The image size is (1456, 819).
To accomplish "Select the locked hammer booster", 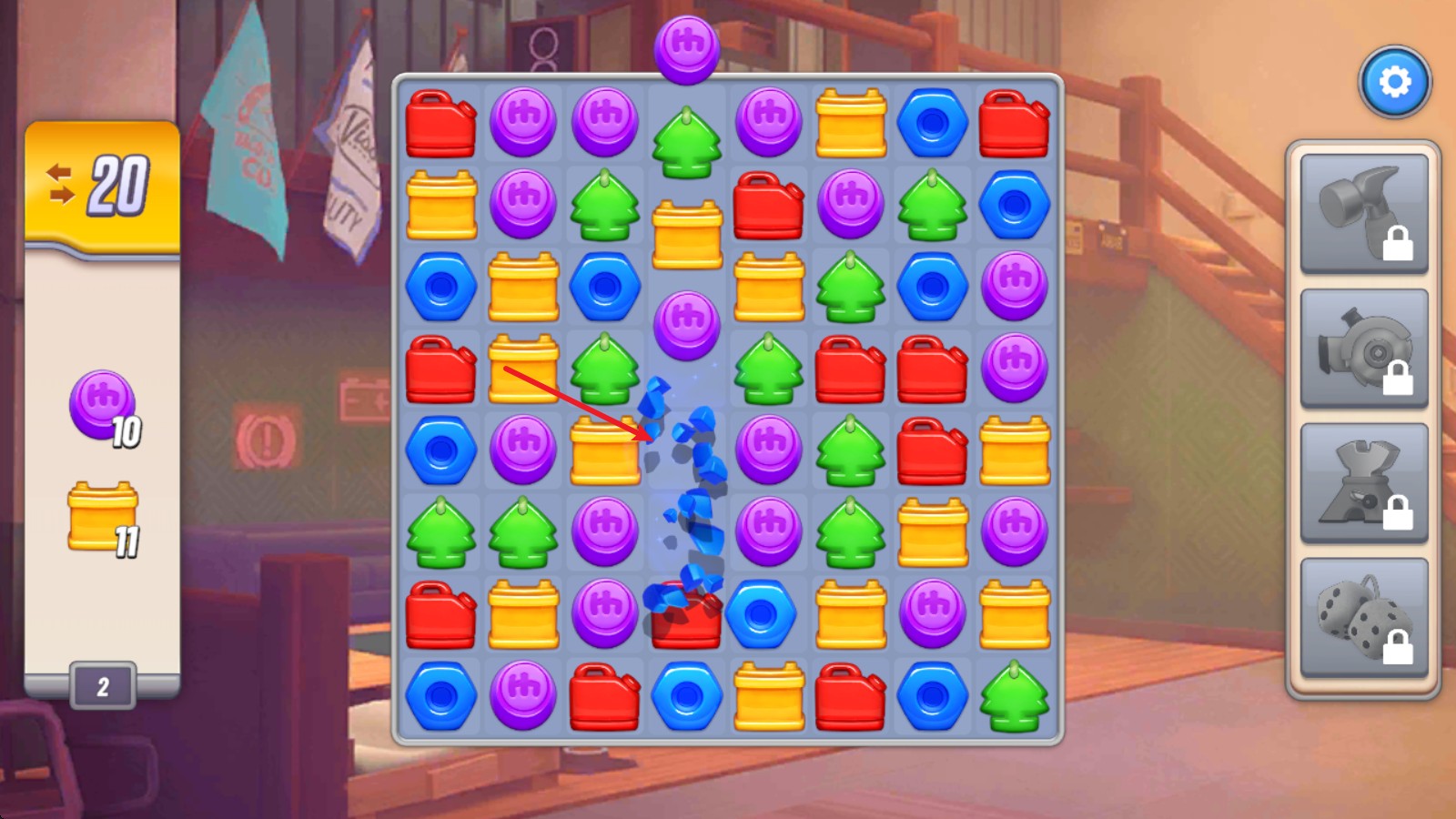I will coord(1363,213).
